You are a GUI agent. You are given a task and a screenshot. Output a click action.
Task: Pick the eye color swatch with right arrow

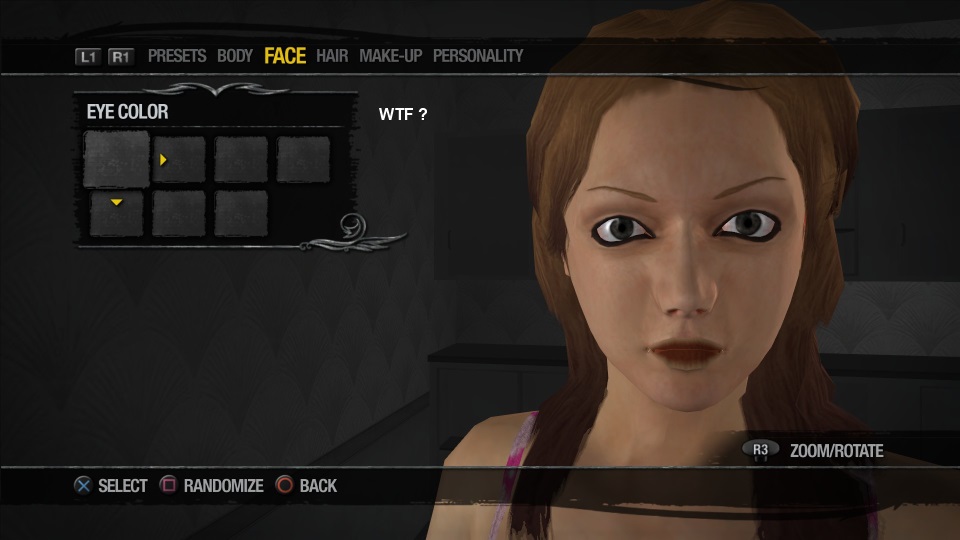(x=179, y=160)
